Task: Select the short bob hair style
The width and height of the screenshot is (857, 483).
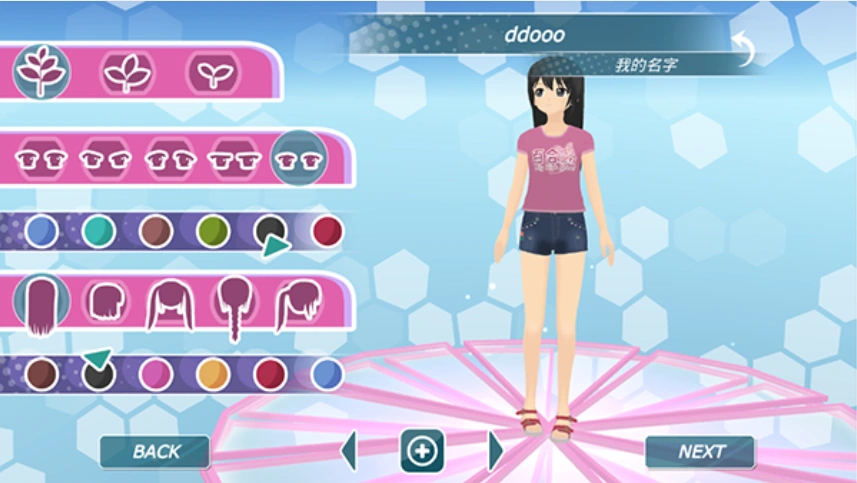Action: click(x=105, y=300)
